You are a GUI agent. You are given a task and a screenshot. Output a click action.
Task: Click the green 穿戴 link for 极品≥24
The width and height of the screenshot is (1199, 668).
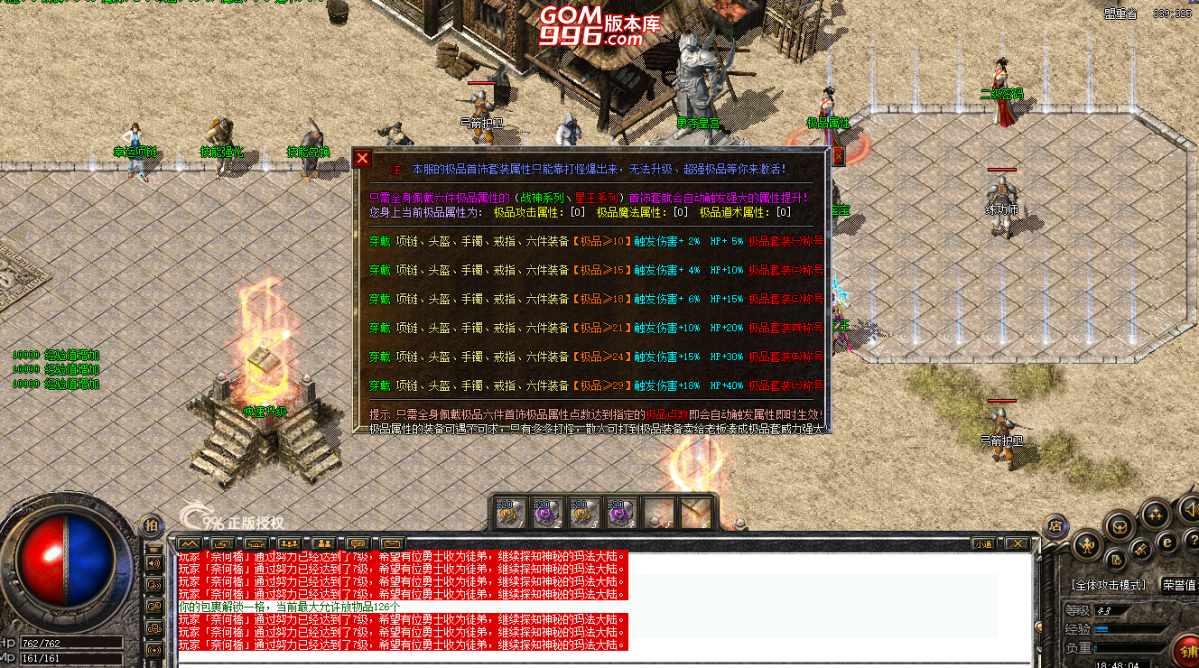pos(379,356)
